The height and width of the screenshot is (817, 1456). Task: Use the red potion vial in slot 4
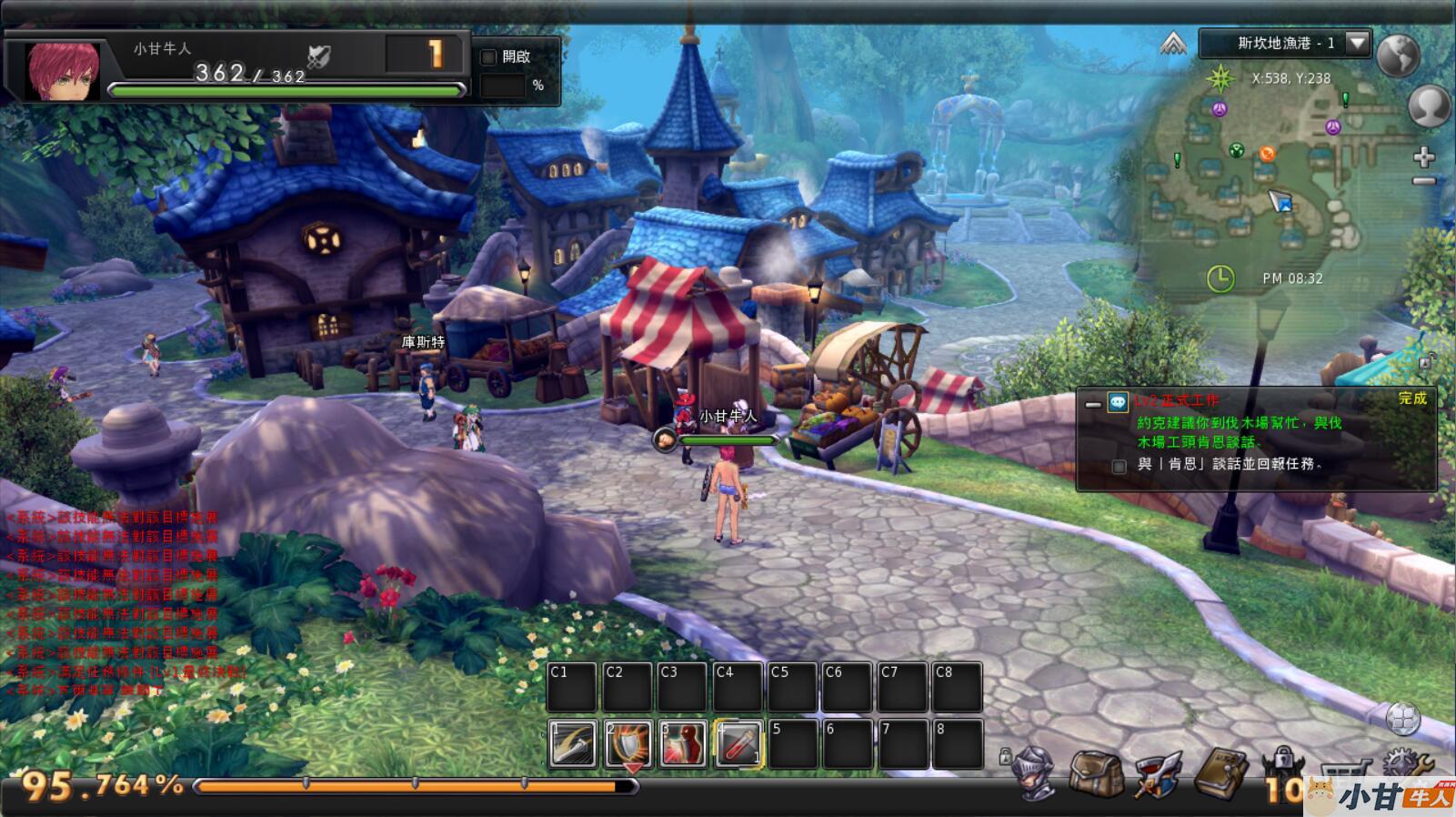[738, 743]
